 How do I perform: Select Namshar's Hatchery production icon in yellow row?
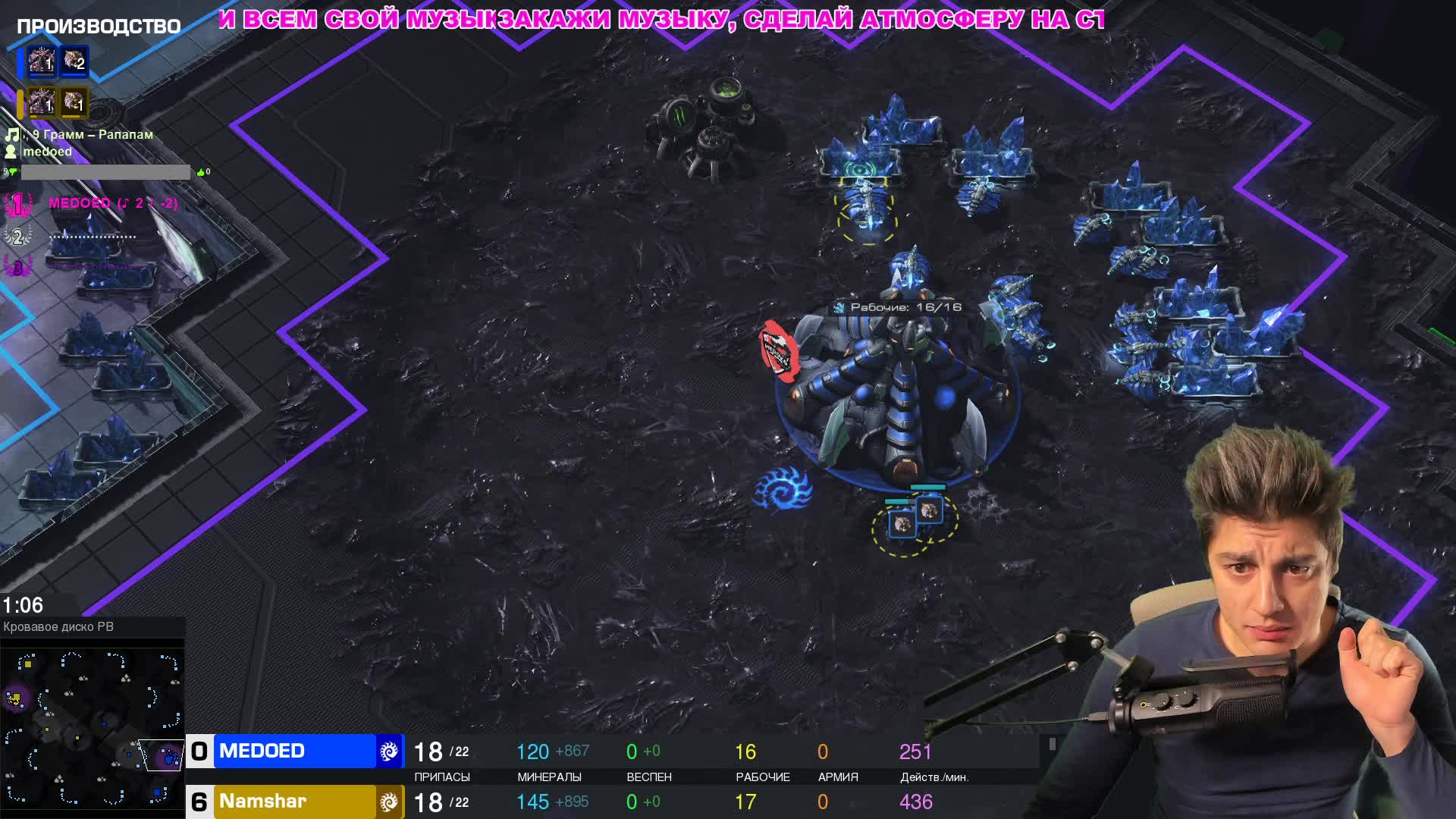coord(41,102)
